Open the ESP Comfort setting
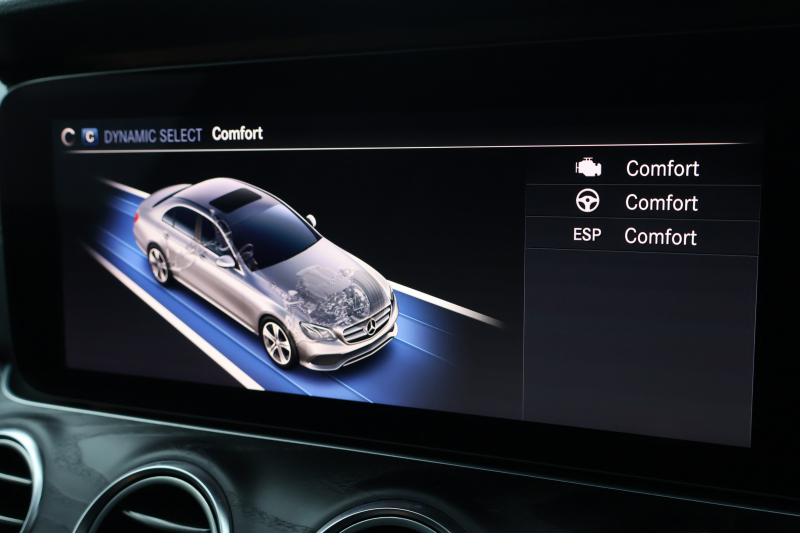The height and width of the screenshot is (533, 800). (642, 237)
